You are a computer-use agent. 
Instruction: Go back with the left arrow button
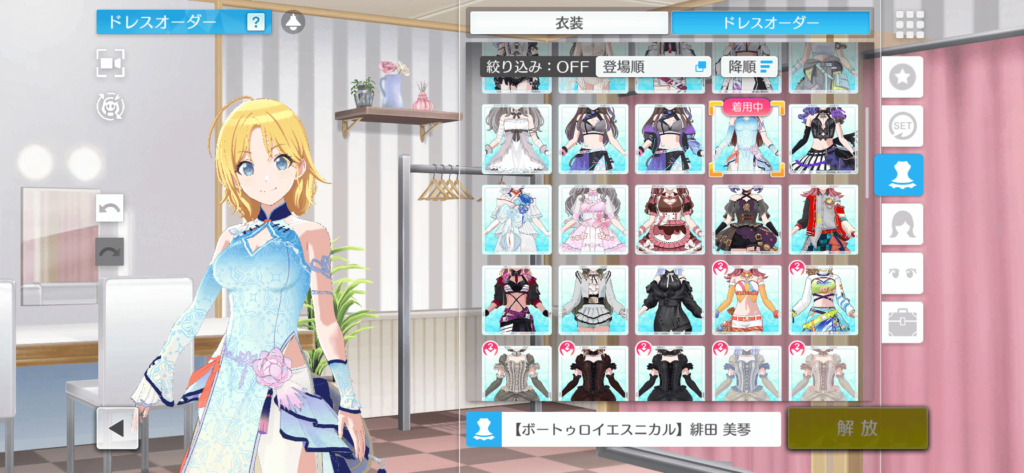coord(117,428)
